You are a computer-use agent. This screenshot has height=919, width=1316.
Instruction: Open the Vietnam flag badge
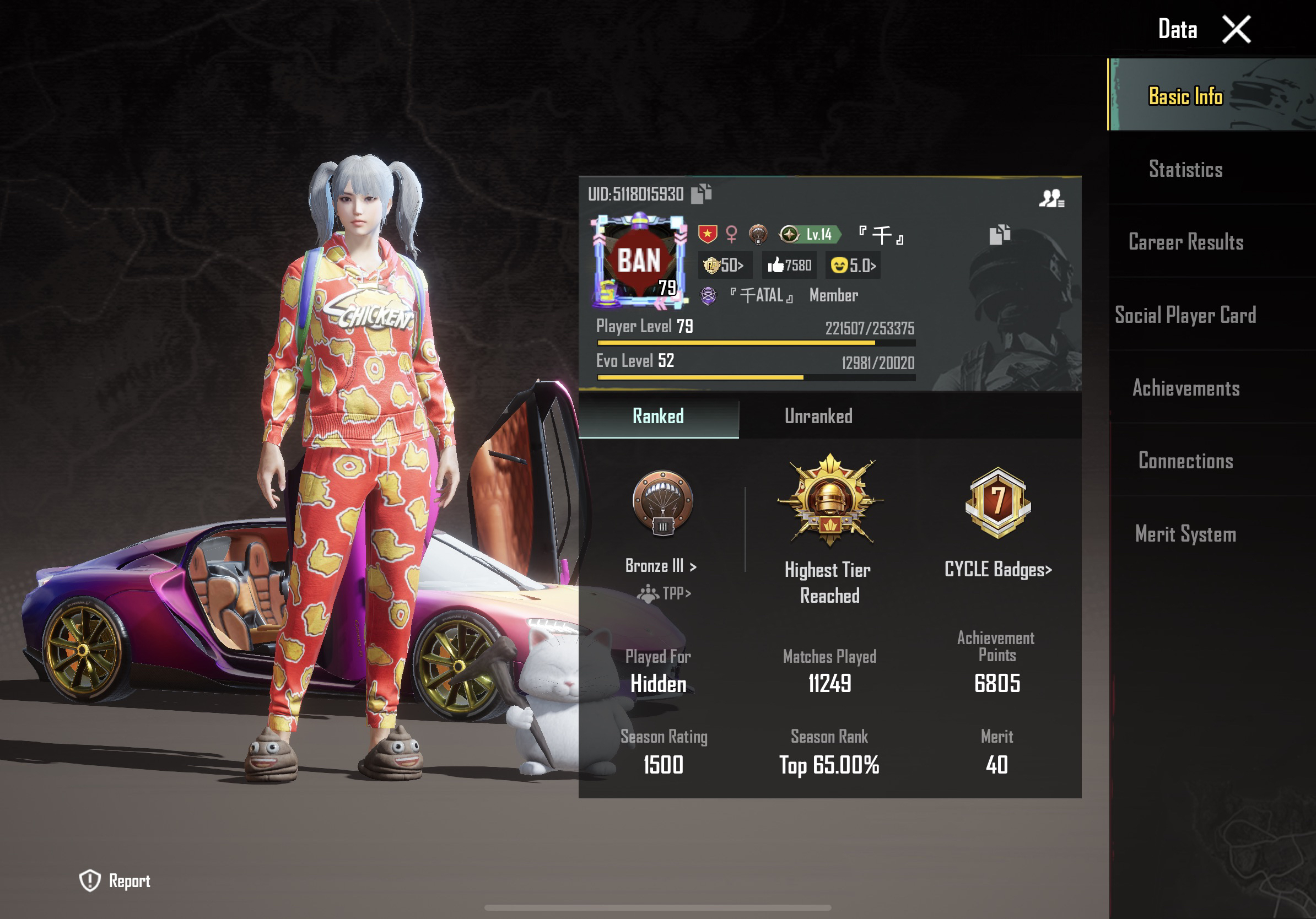tap(707, 235)
